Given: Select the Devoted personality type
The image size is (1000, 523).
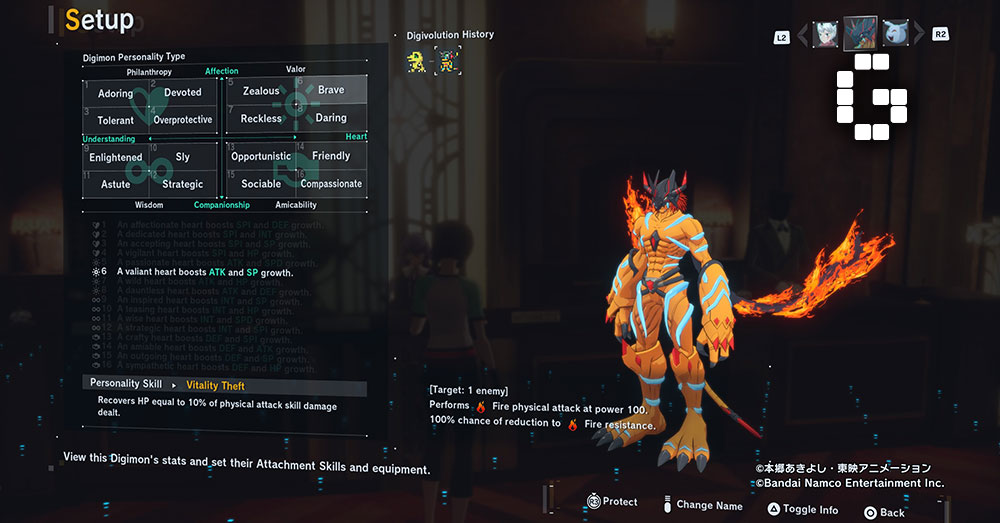Looking at the screenshot, I should 183,93.
